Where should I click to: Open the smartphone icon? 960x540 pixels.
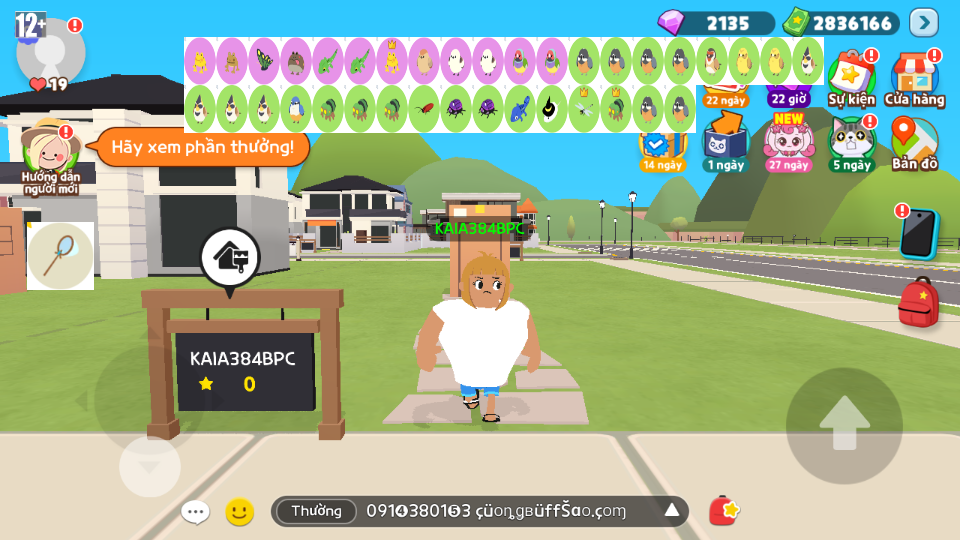click(x=918, y=233)
